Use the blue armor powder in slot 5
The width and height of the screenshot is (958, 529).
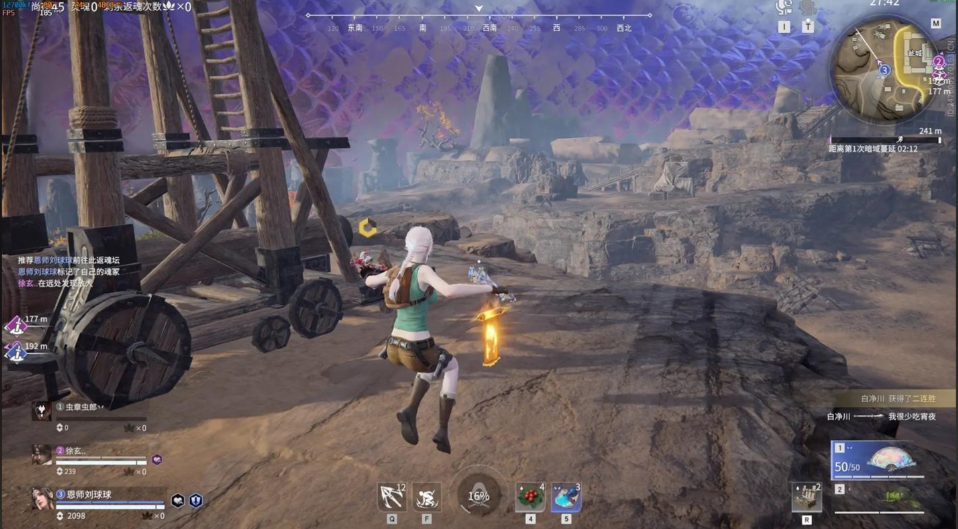[x=566, y=496]
